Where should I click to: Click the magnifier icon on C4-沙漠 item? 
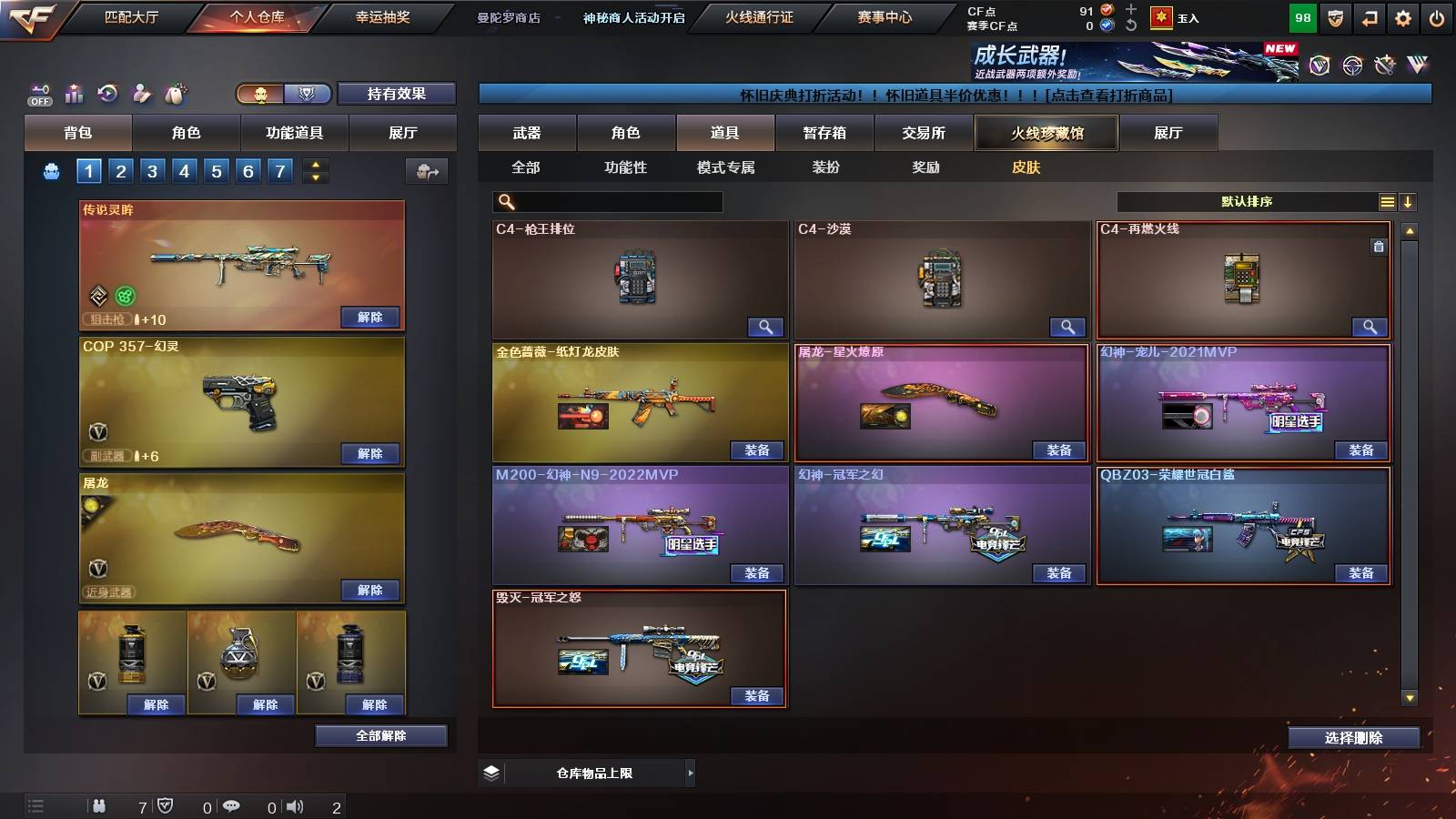(1068, 326)
